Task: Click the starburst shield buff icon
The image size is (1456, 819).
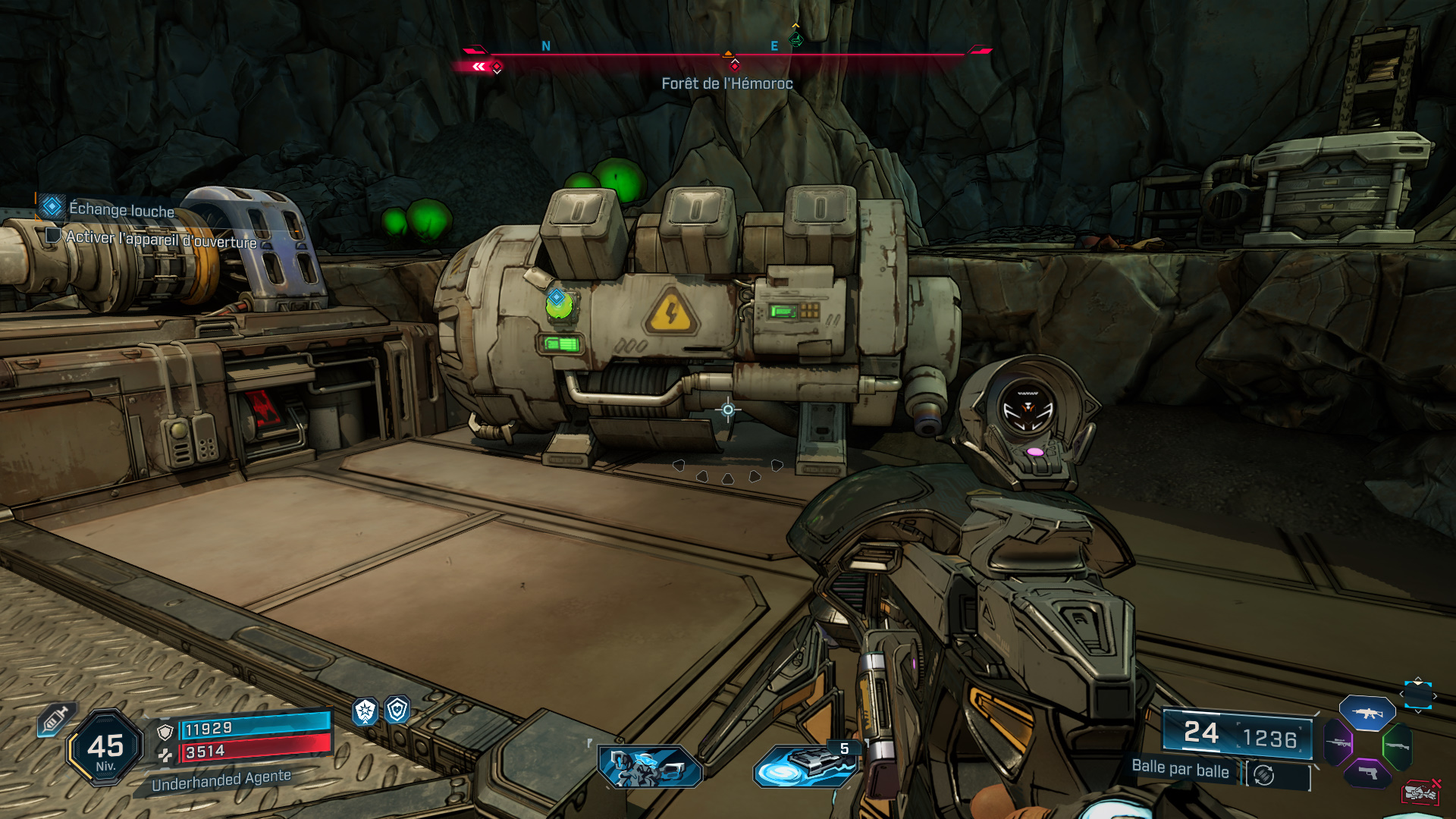Action: click(x=366, y=711)
